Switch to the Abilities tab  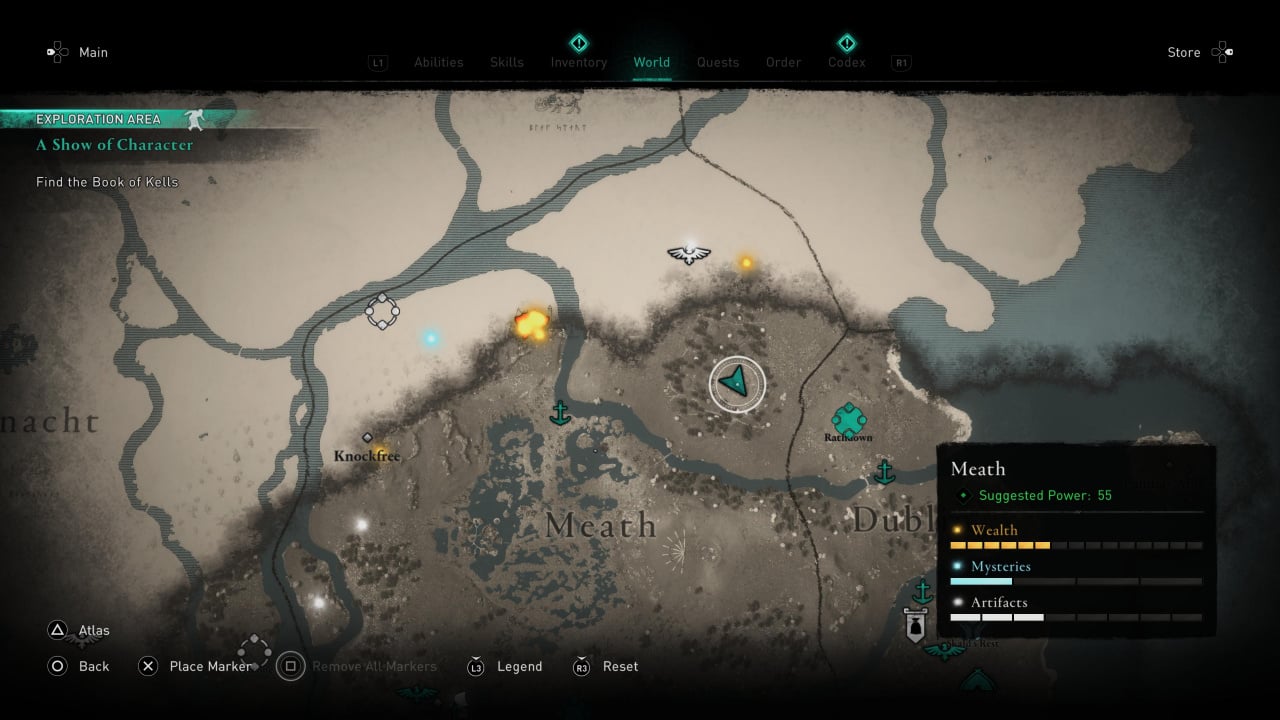[x=438, y=62]
